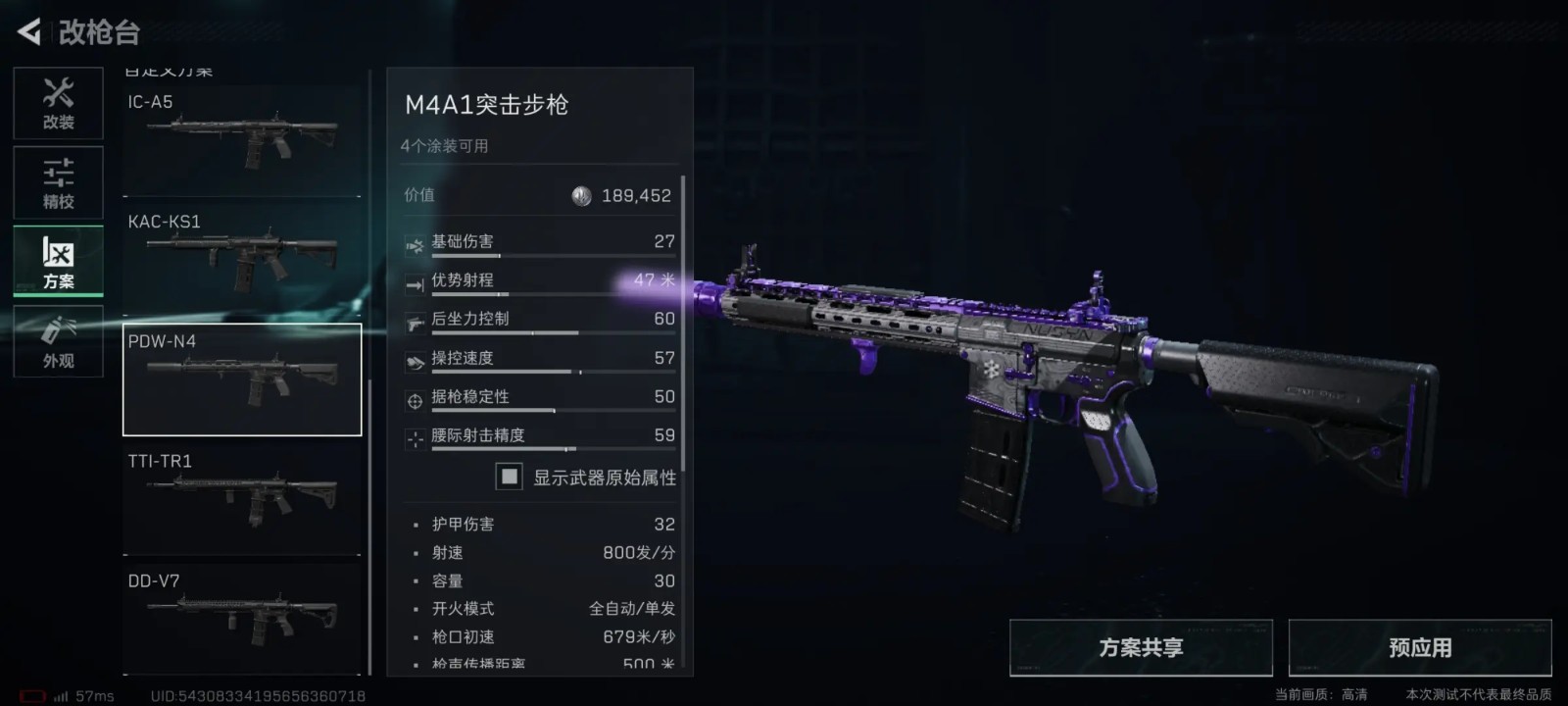Viewport: 1568px width, 706px height.
Task: Toggle 显示武器原始属性 checkbox
Action: [510, 477]
